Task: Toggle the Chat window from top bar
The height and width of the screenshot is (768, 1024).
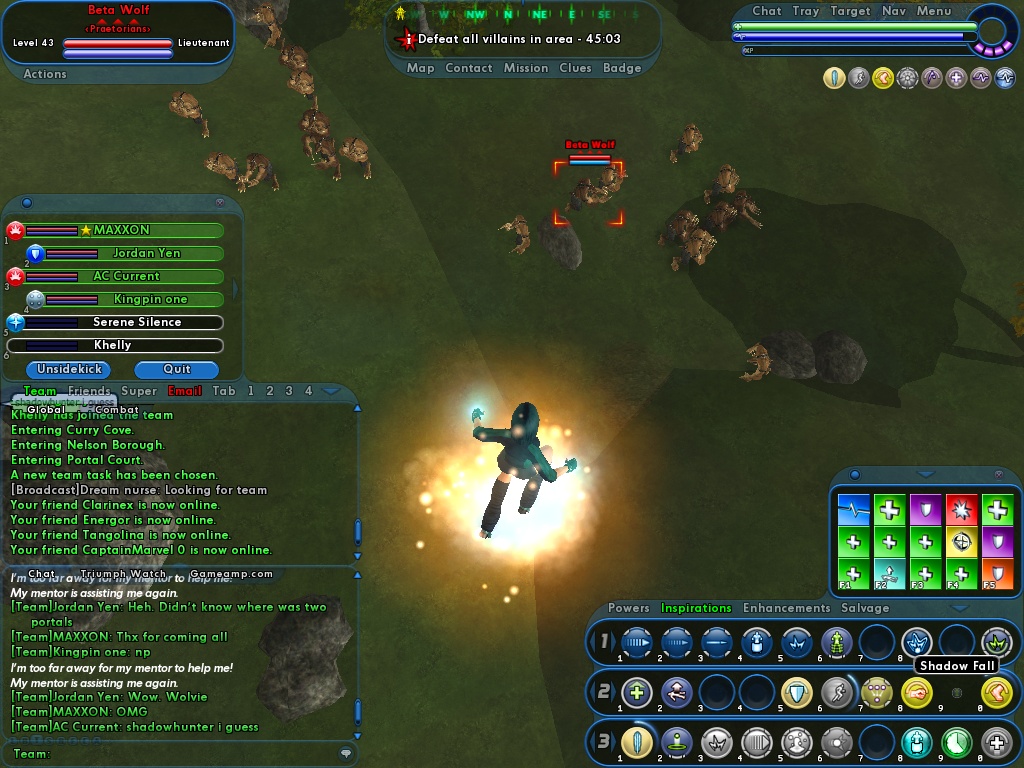Action: 767,11
